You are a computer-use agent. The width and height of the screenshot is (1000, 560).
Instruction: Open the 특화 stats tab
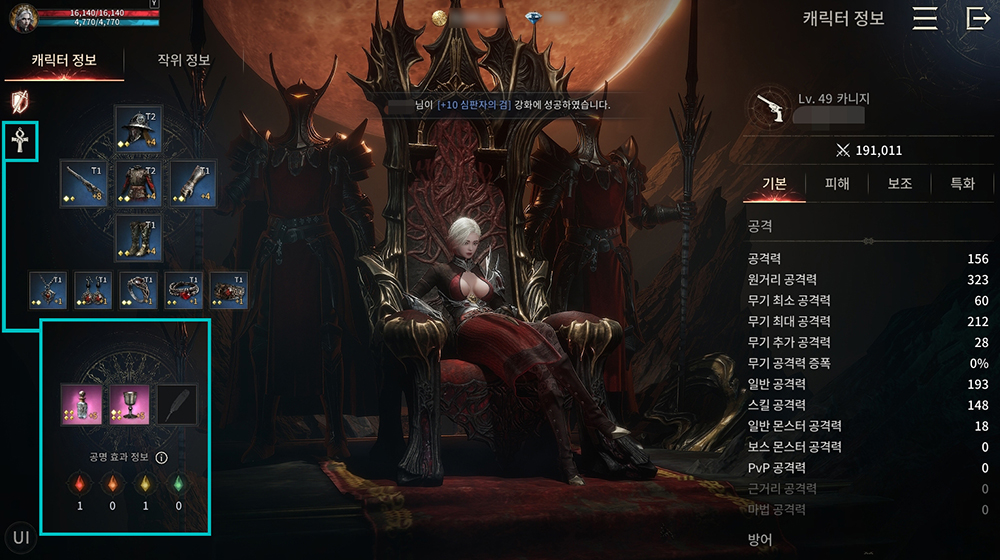pyautogui.click(x=962, y=184)
